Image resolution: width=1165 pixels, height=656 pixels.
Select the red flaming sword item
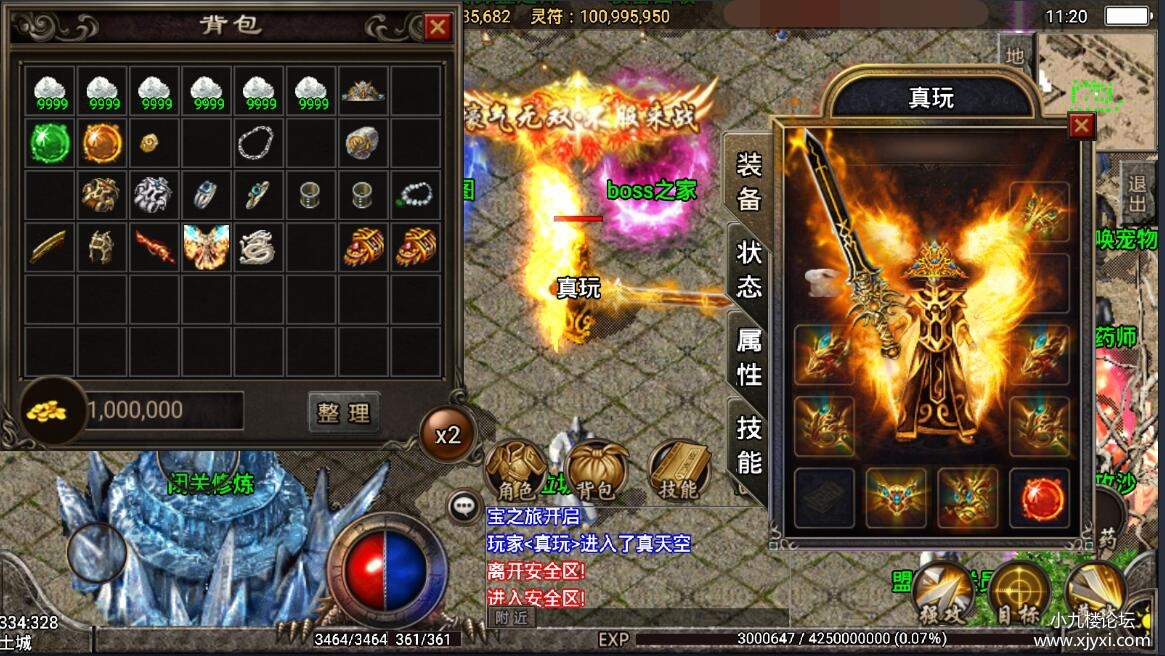click(154, 246)
